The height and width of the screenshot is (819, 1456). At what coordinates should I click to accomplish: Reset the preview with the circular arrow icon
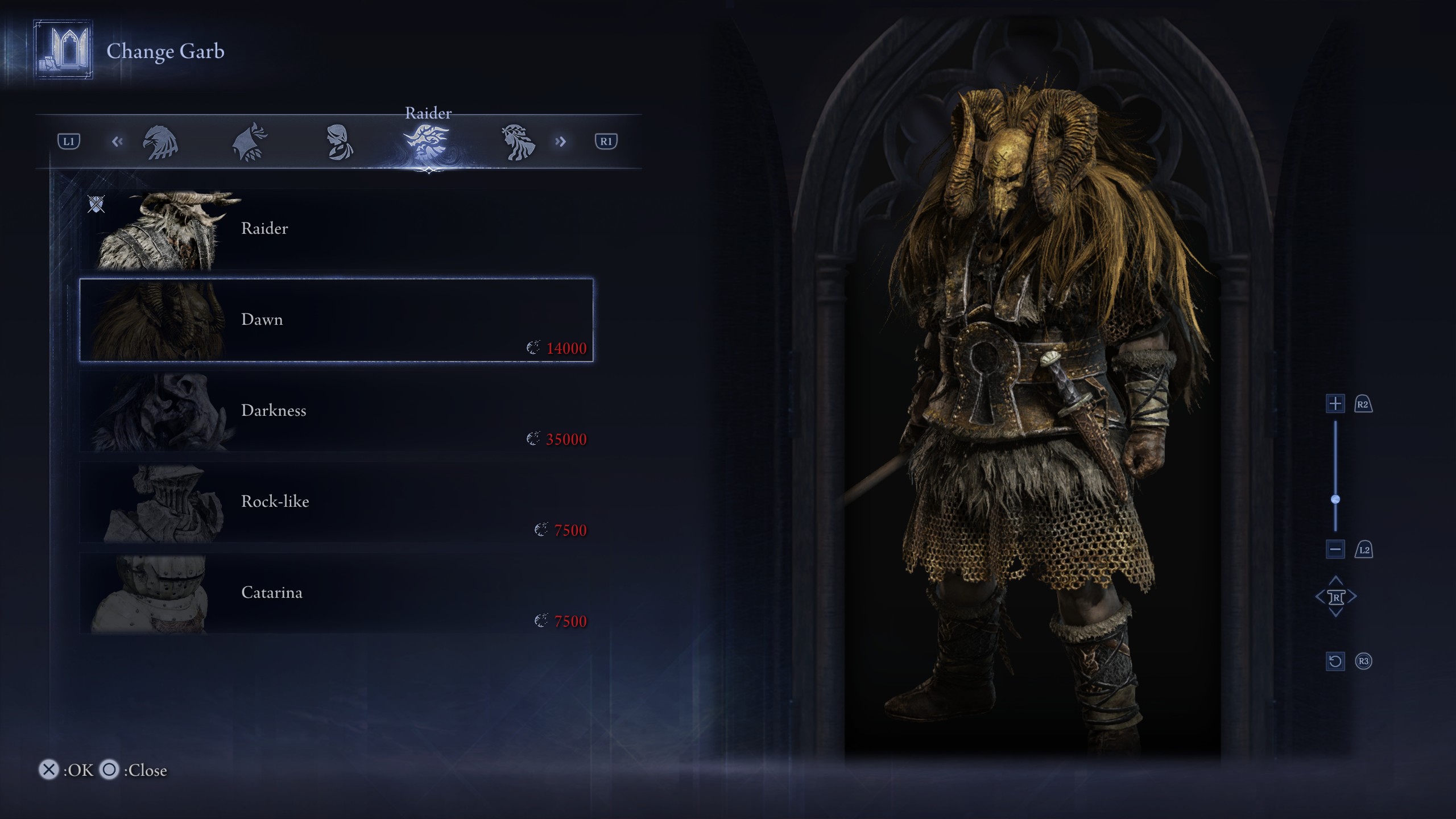1335,661
